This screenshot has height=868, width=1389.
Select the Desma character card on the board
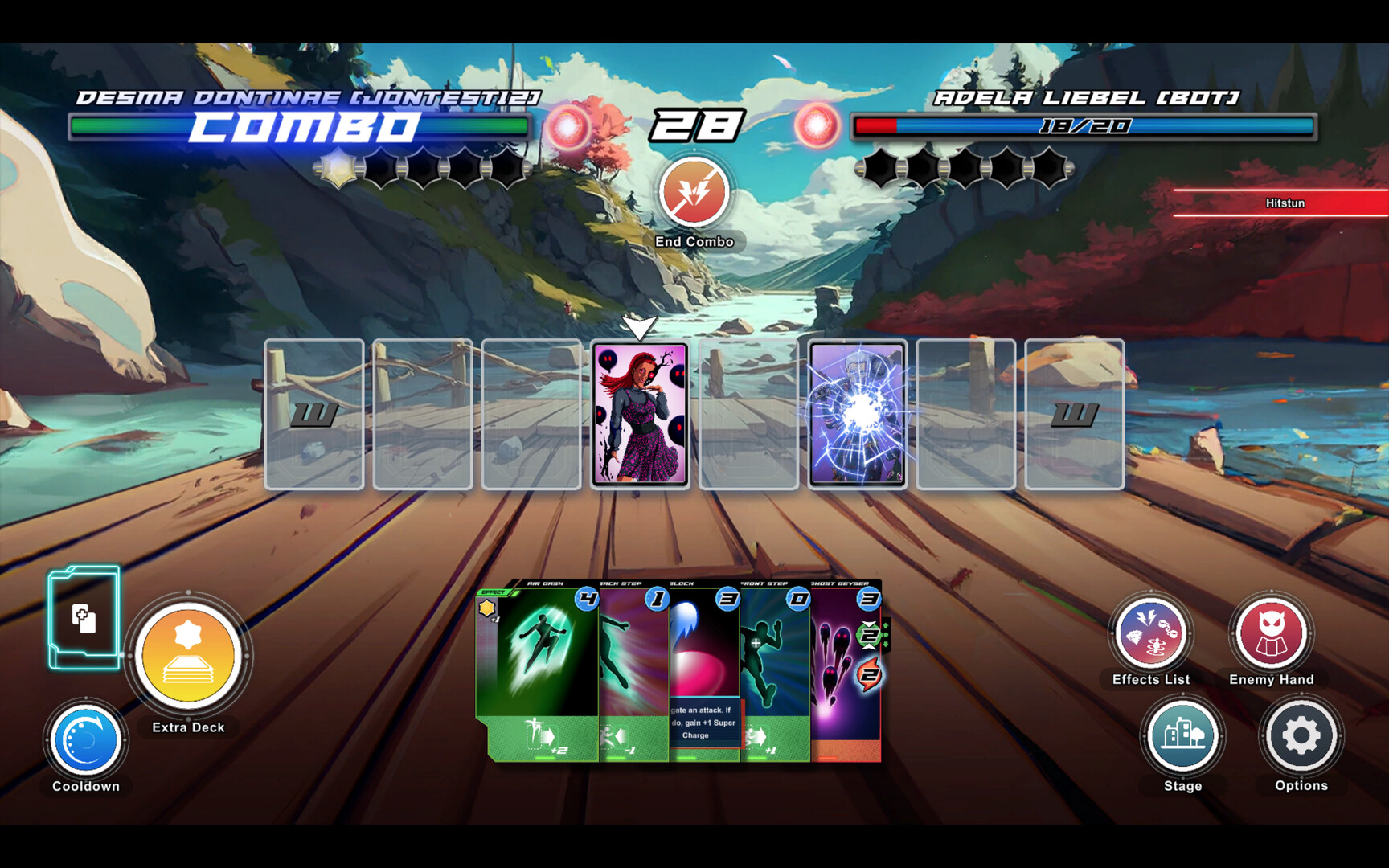[641, 414]
